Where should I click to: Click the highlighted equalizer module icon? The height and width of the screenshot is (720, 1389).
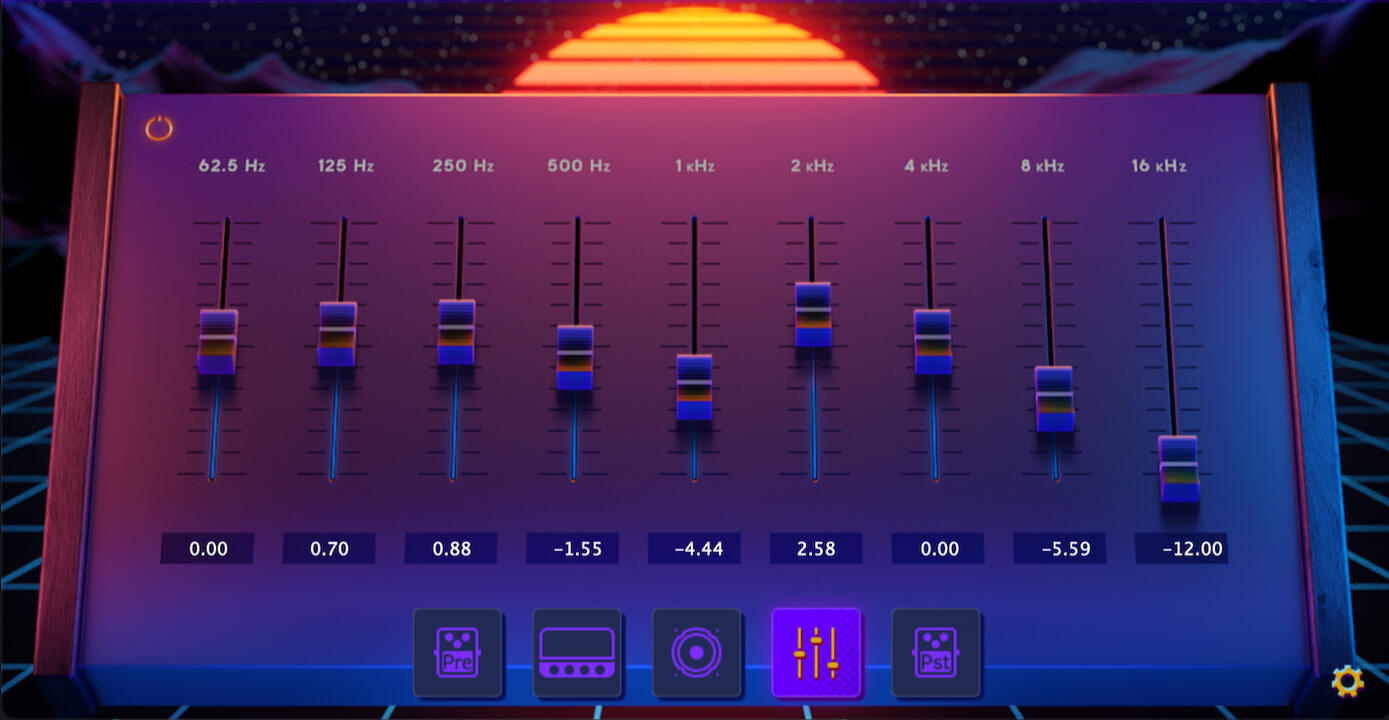pyautogui.click(x=816, y=653)
